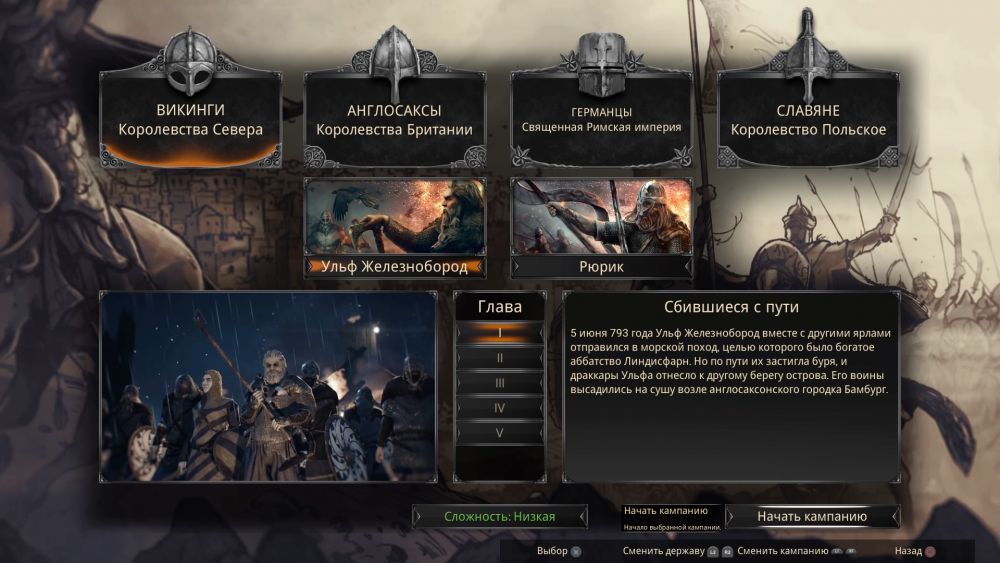Choose the Англосаксы faction

(x=394, y=120)
